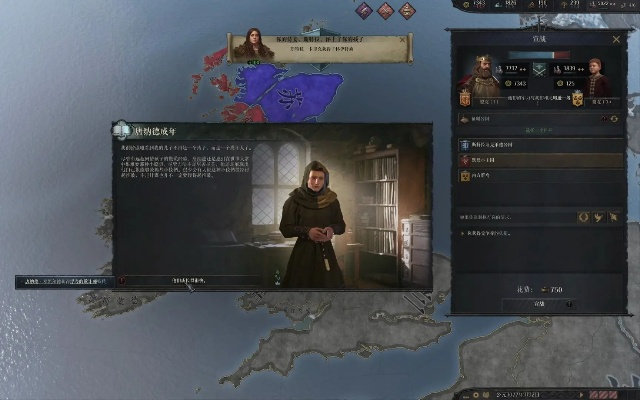Open the middle diamond alert icon at top
The width and height of the screenshot is (640, 400).
(384, 10)
